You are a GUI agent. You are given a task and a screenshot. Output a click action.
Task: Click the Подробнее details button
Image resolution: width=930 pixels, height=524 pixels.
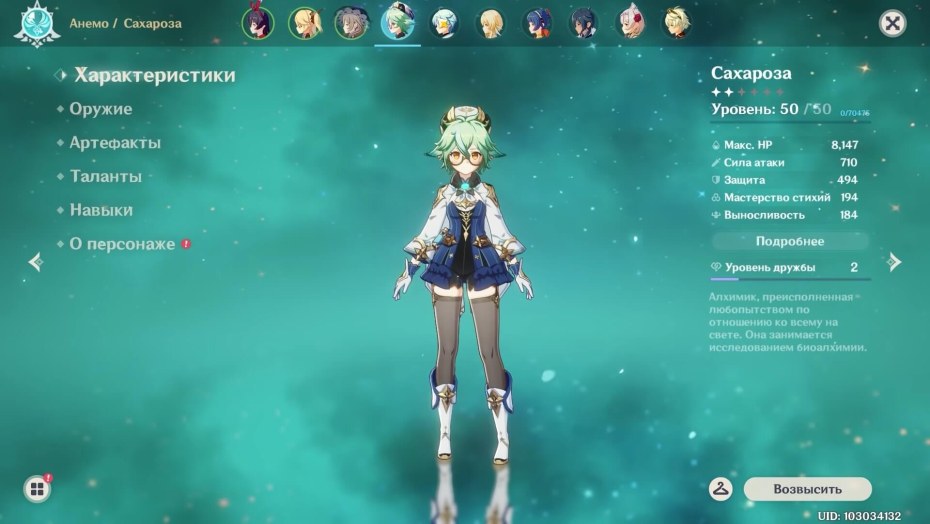pyautogui.click(x=790, y=241)
